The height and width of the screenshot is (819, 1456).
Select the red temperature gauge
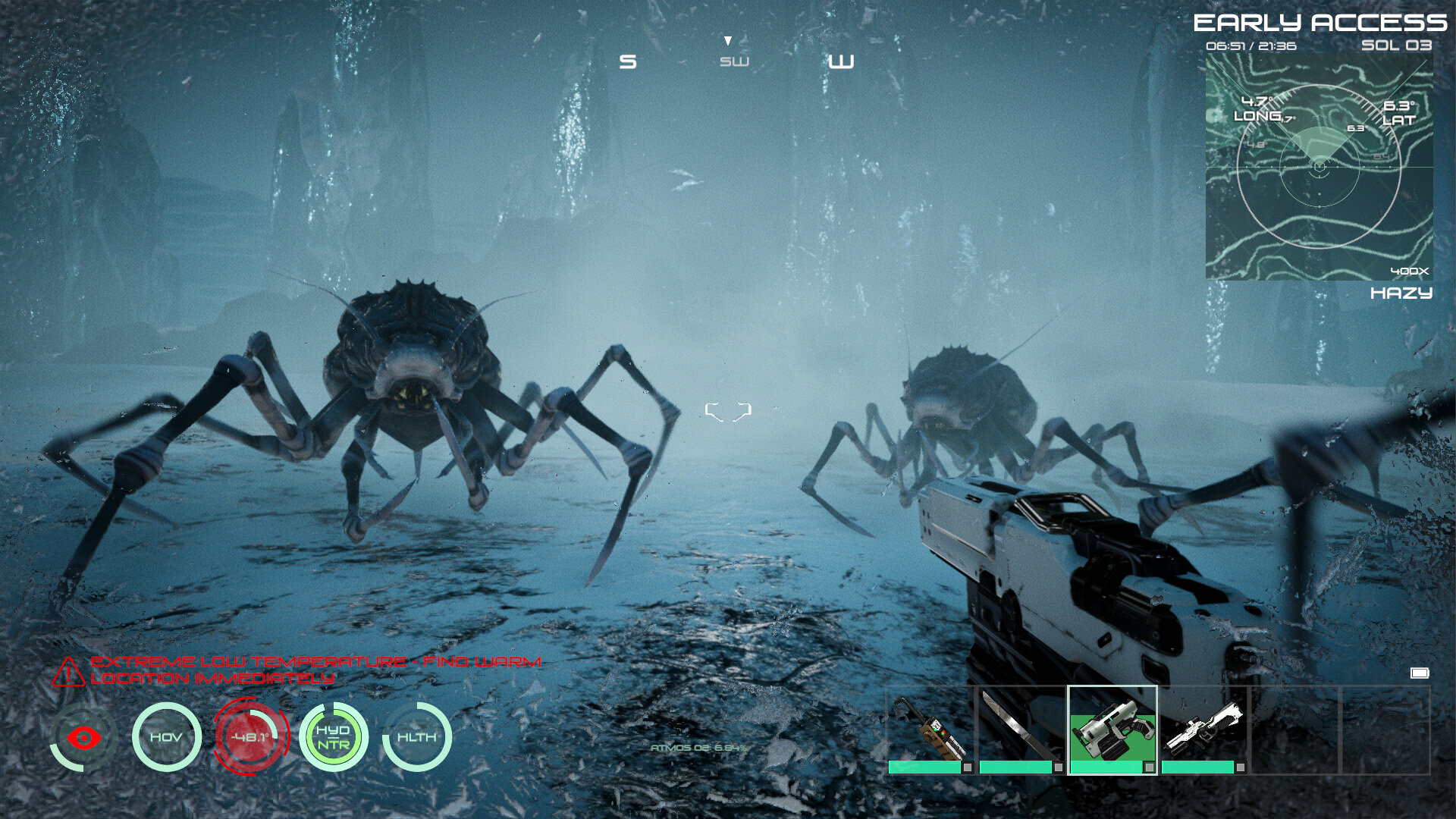pyautogui.click(x=250, y=737)
